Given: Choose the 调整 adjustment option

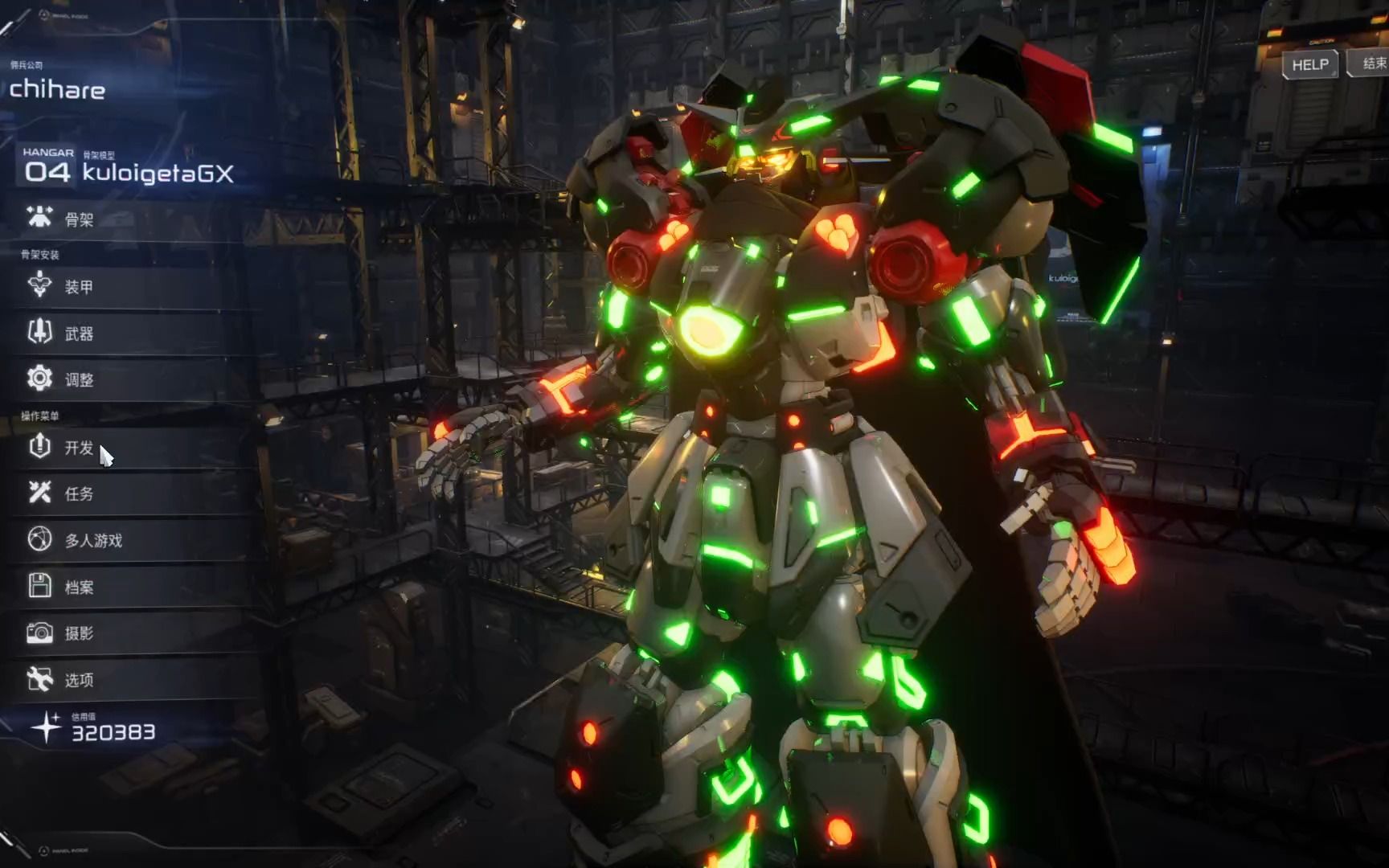Looking at the screenshot, I should tap(79, 379).
